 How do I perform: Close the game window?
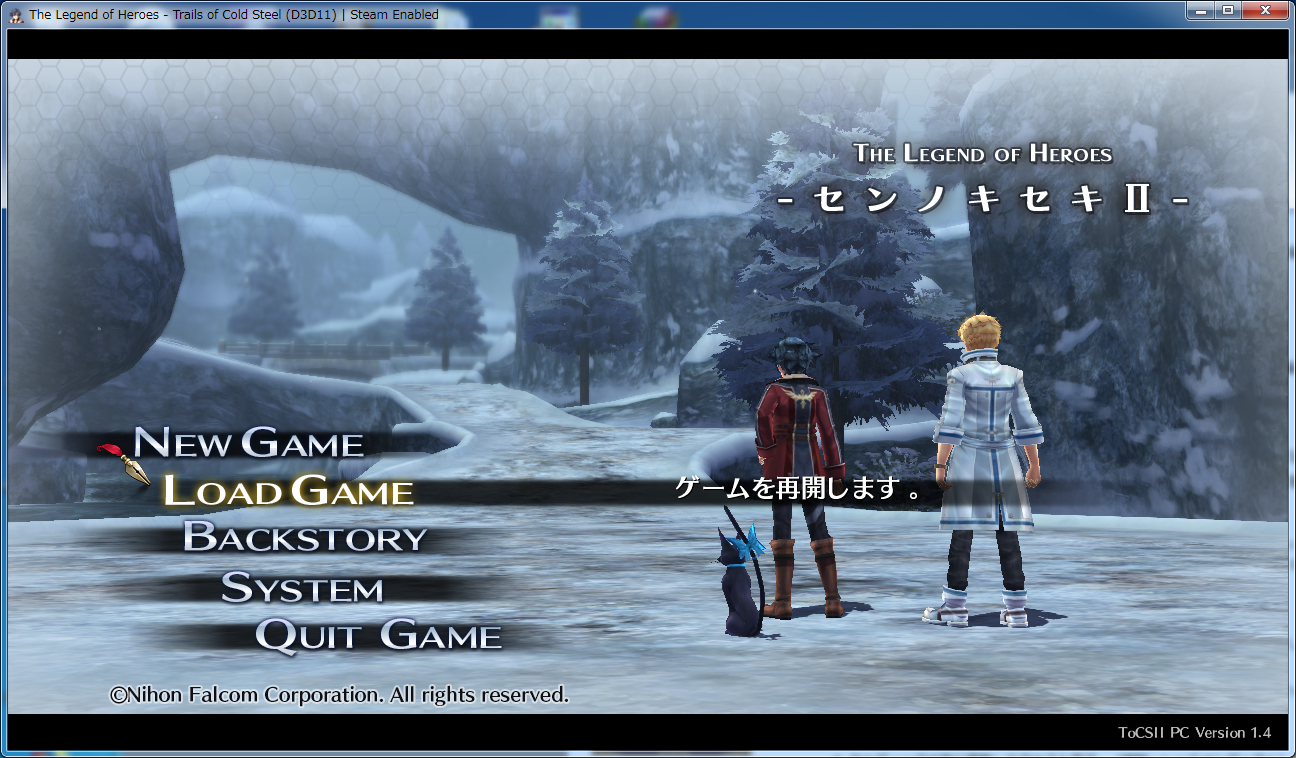pos(1265,11)
